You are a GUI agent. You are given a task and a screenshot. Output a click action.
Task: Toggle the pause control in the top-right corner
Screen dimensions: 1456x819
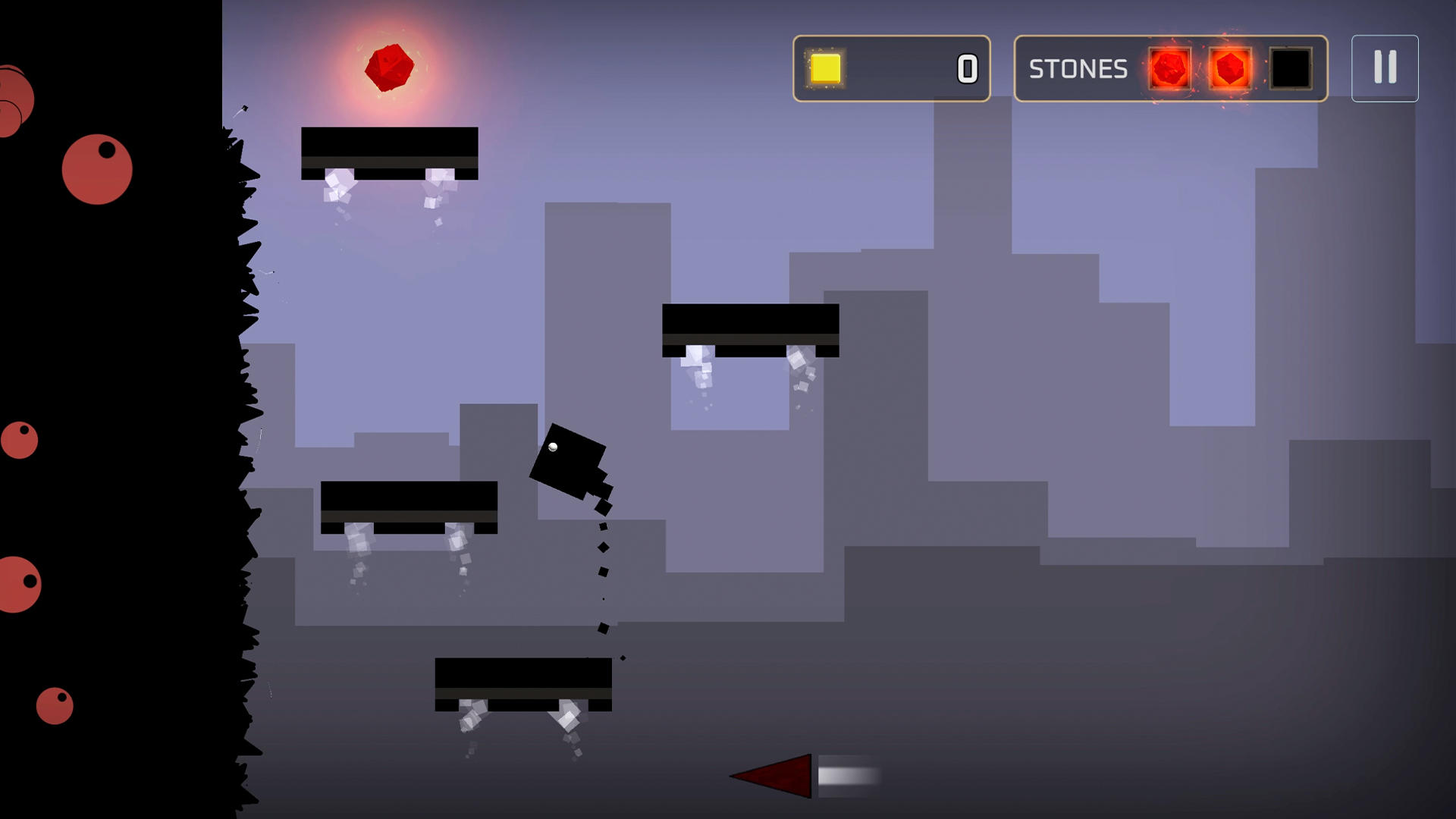(1385, 68)
